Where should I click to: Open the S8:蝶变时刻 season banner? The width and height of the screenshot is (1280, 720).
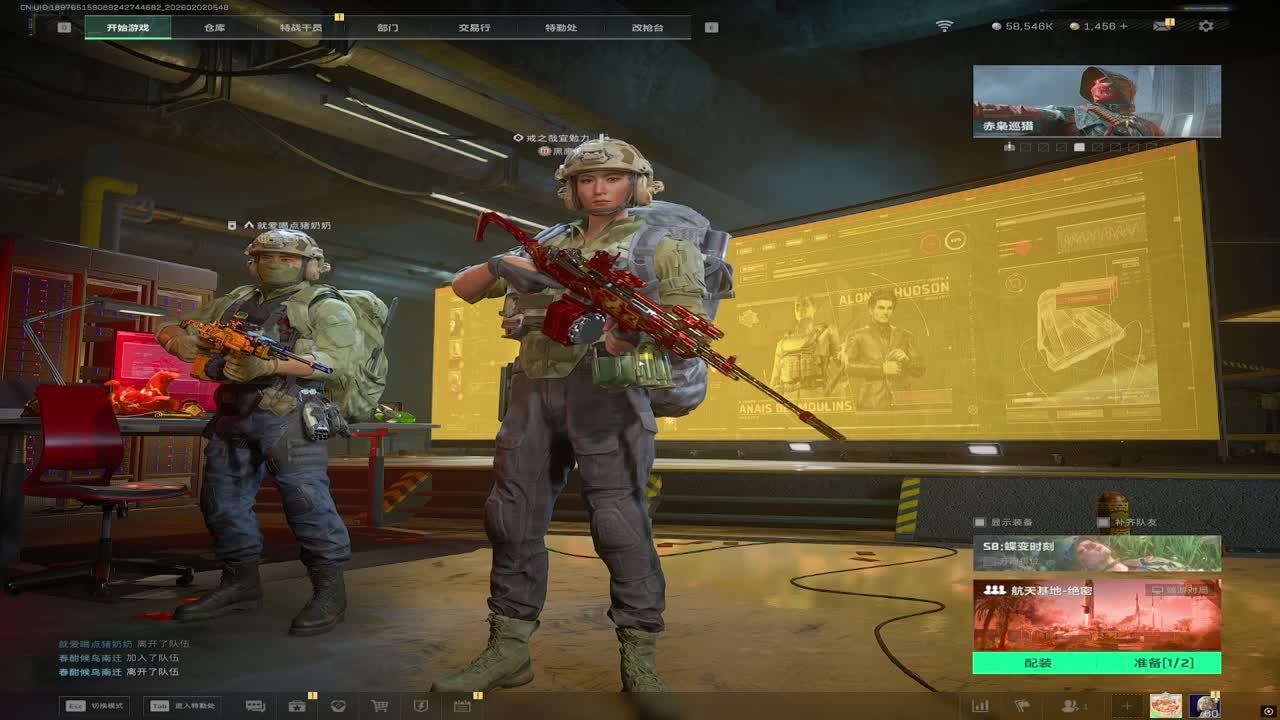pos(1096,553)
